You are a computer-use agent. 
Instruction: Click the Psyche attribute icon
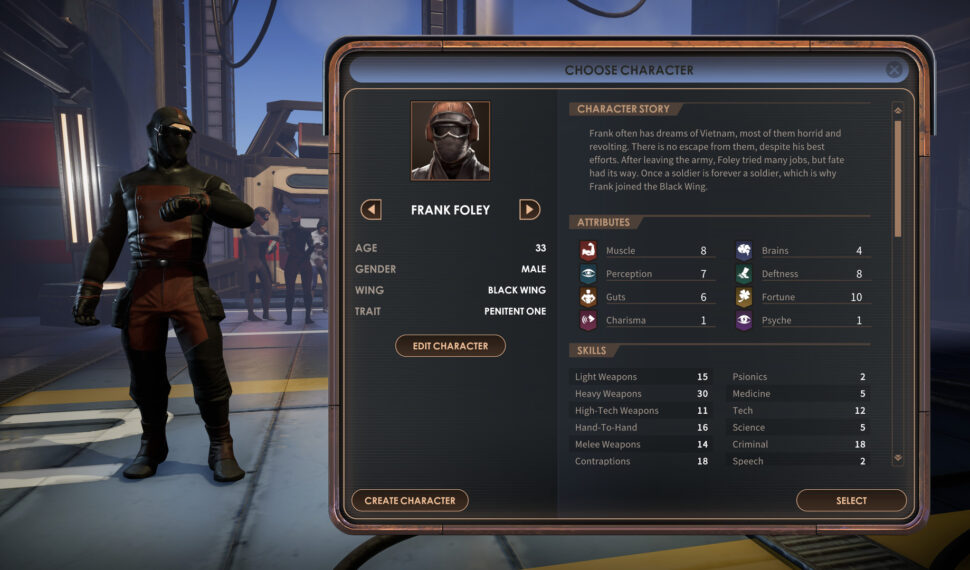tap(744, 321)
